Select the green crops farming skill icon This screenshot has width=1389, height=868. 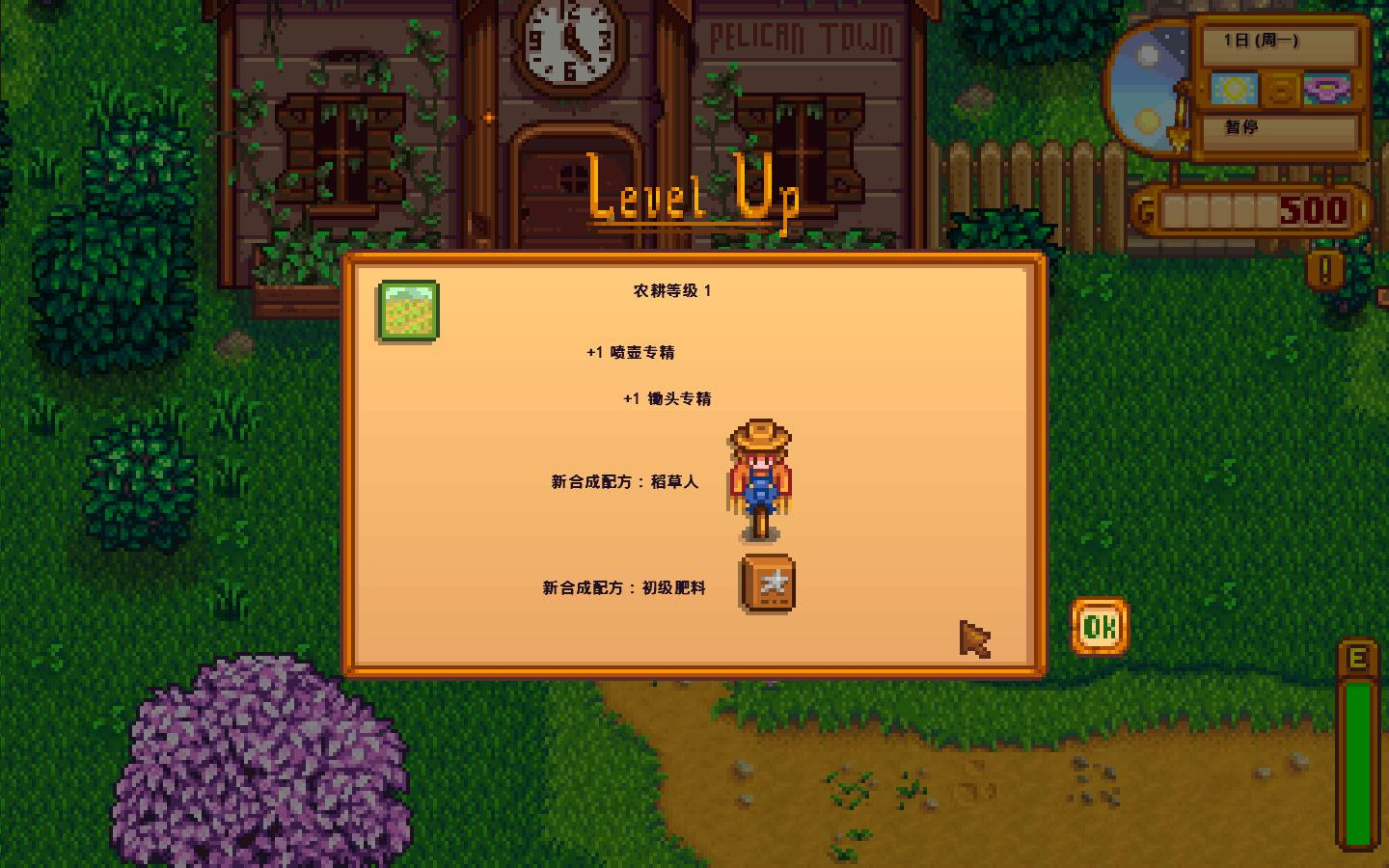408,311
